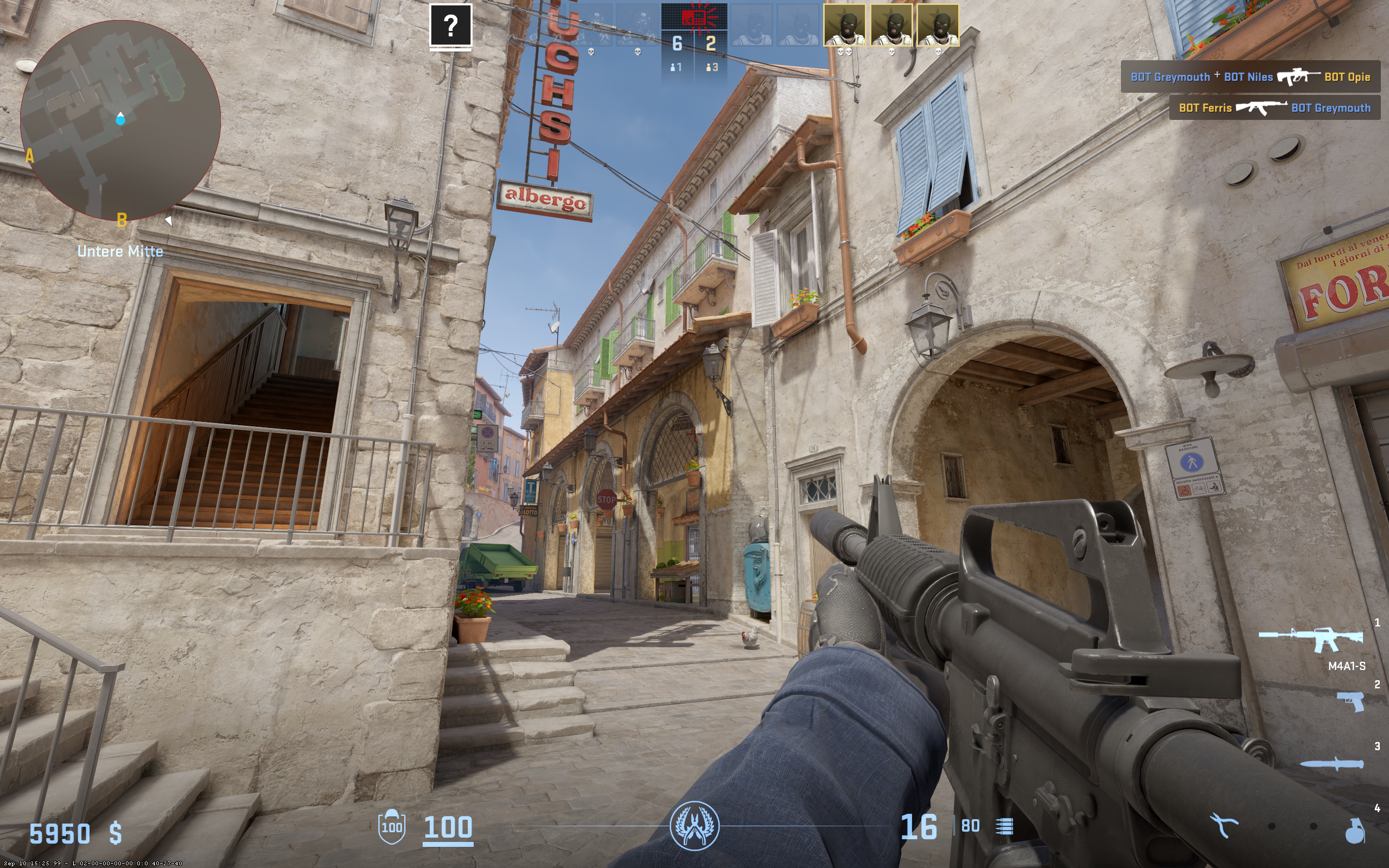Choose the M4A1-S rifle weapon slot
The height and width of the screenshot is (868, 1389).
[1311, 639]
